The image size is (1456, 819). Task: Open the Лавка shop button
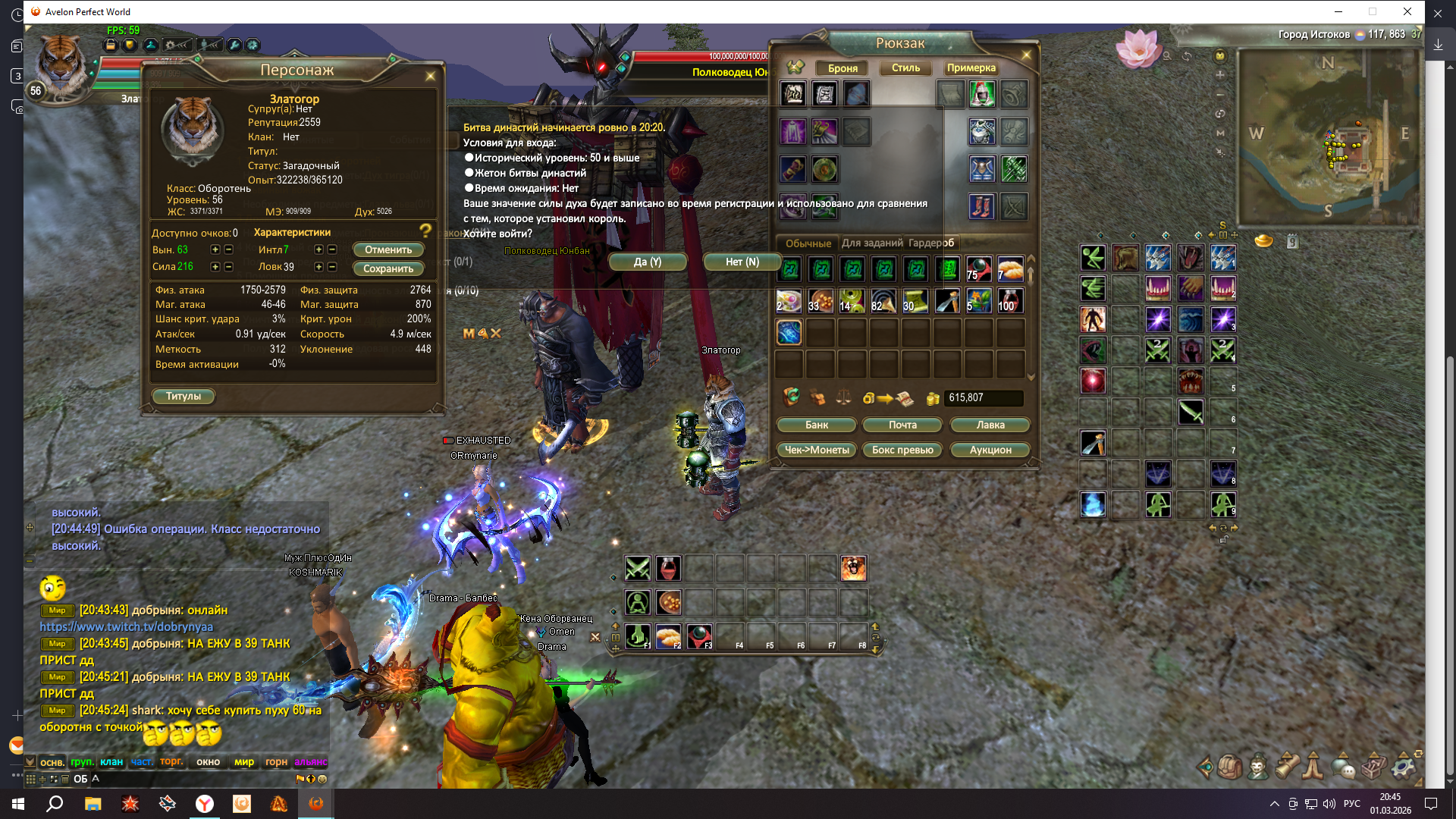(x=990, y=425)
